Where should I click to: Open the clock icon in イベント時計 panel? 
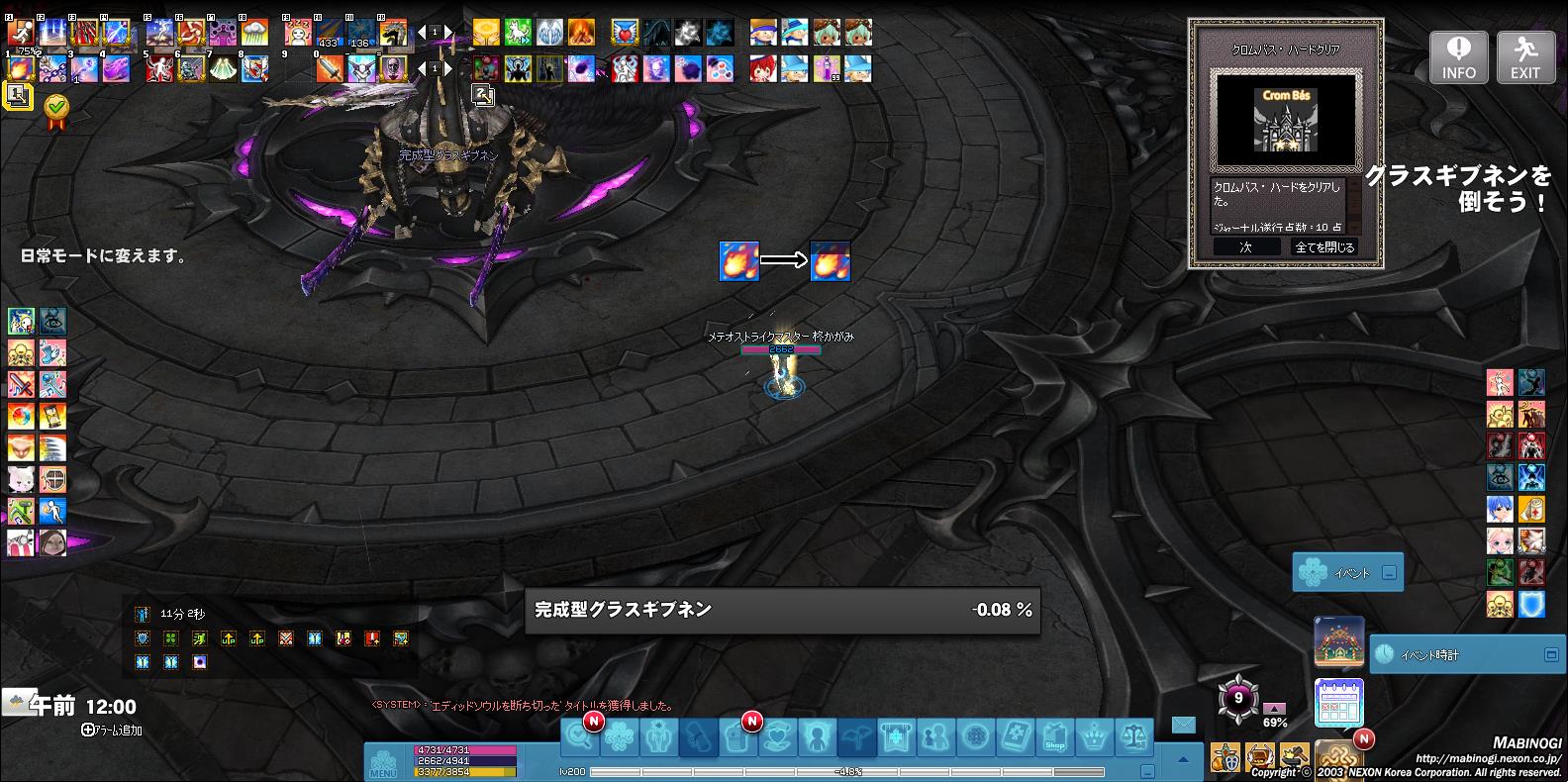[1386, 653]
